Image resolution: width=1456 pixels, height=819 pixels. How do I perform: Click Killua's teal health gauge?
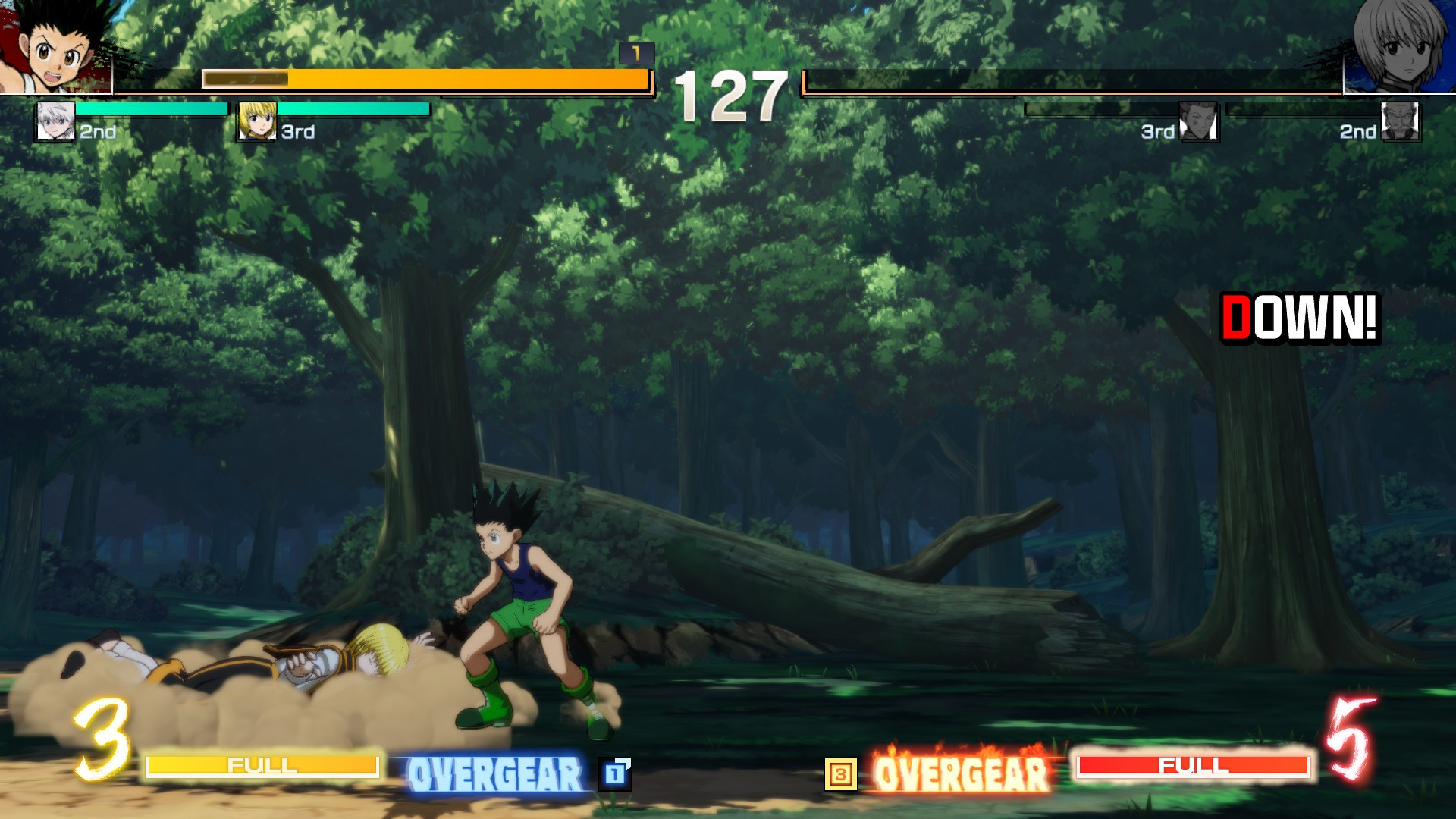[152, 110]
